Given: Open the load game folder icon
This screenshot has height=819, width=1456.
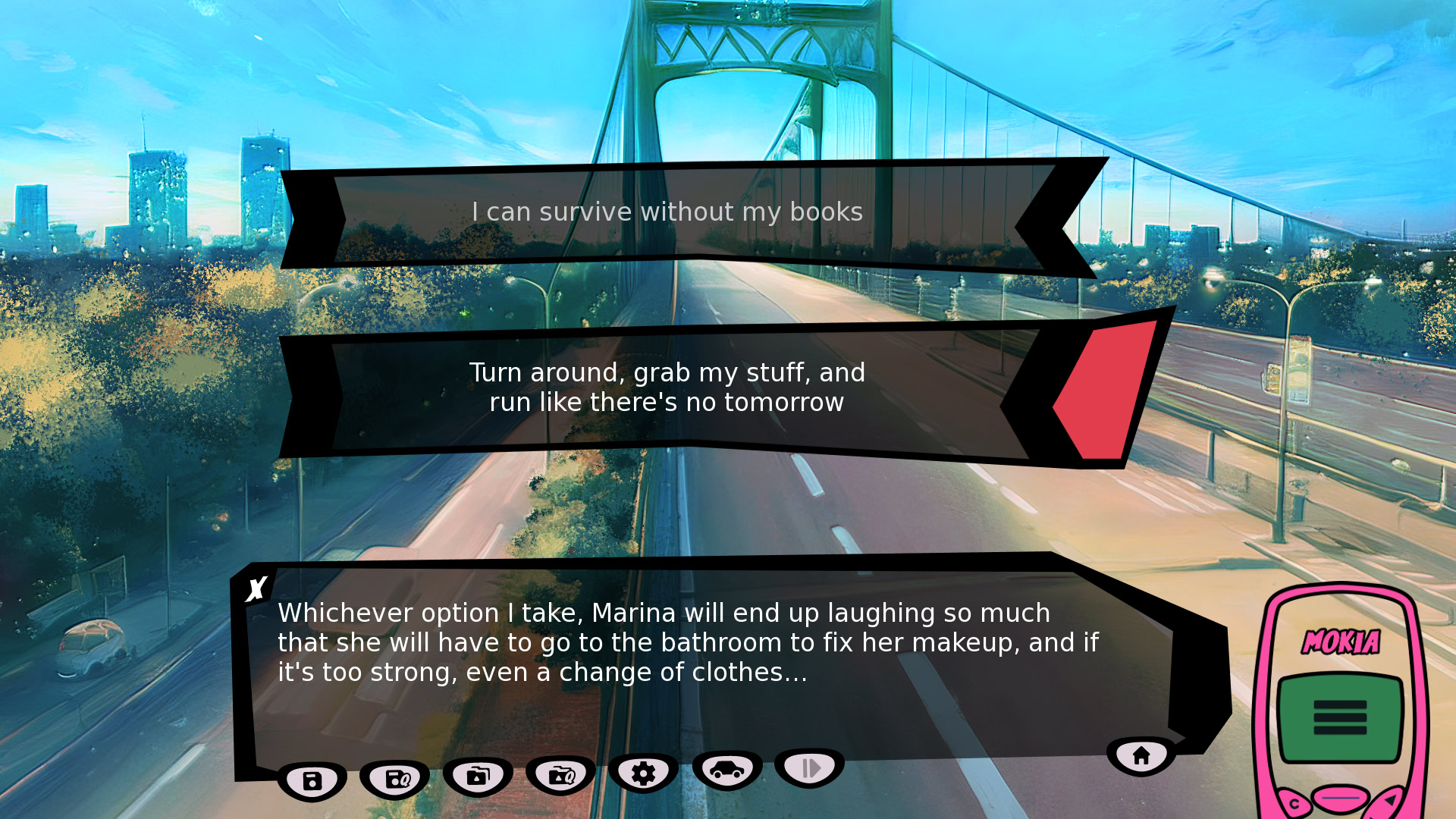Looking at the screenshot, I should (x=478, y=776).
